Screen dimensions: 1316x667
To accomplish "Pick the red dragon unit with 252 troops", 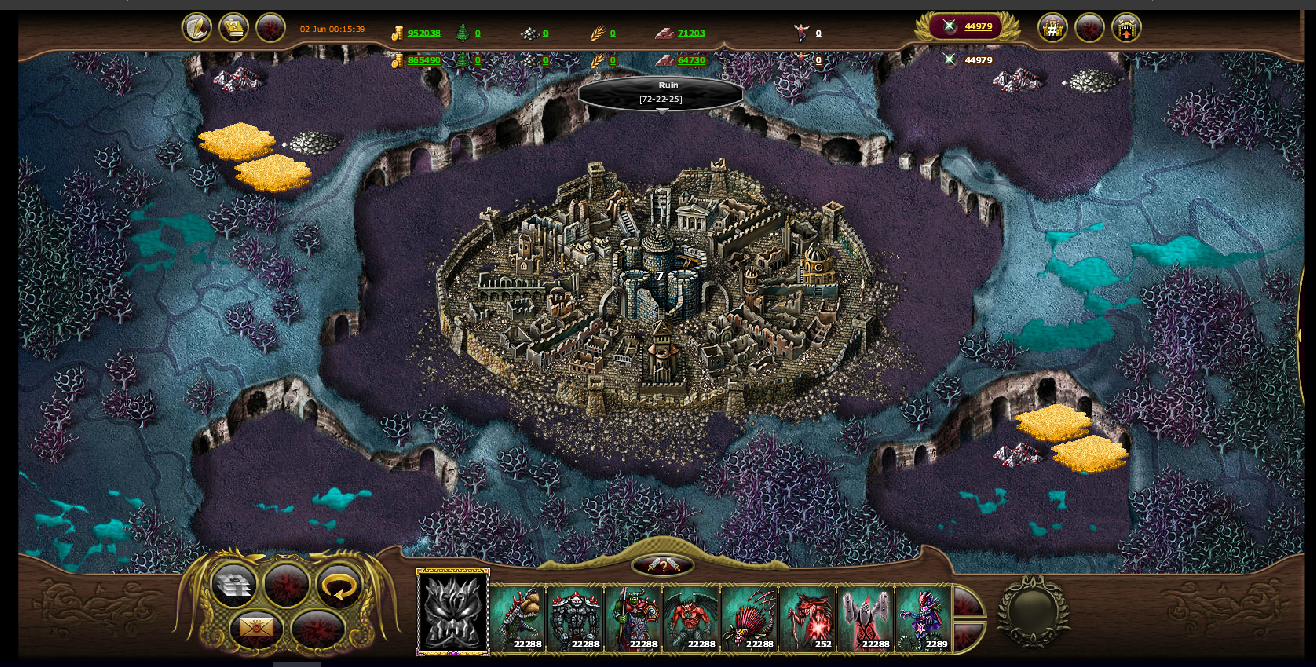I will tap(807, 618).
